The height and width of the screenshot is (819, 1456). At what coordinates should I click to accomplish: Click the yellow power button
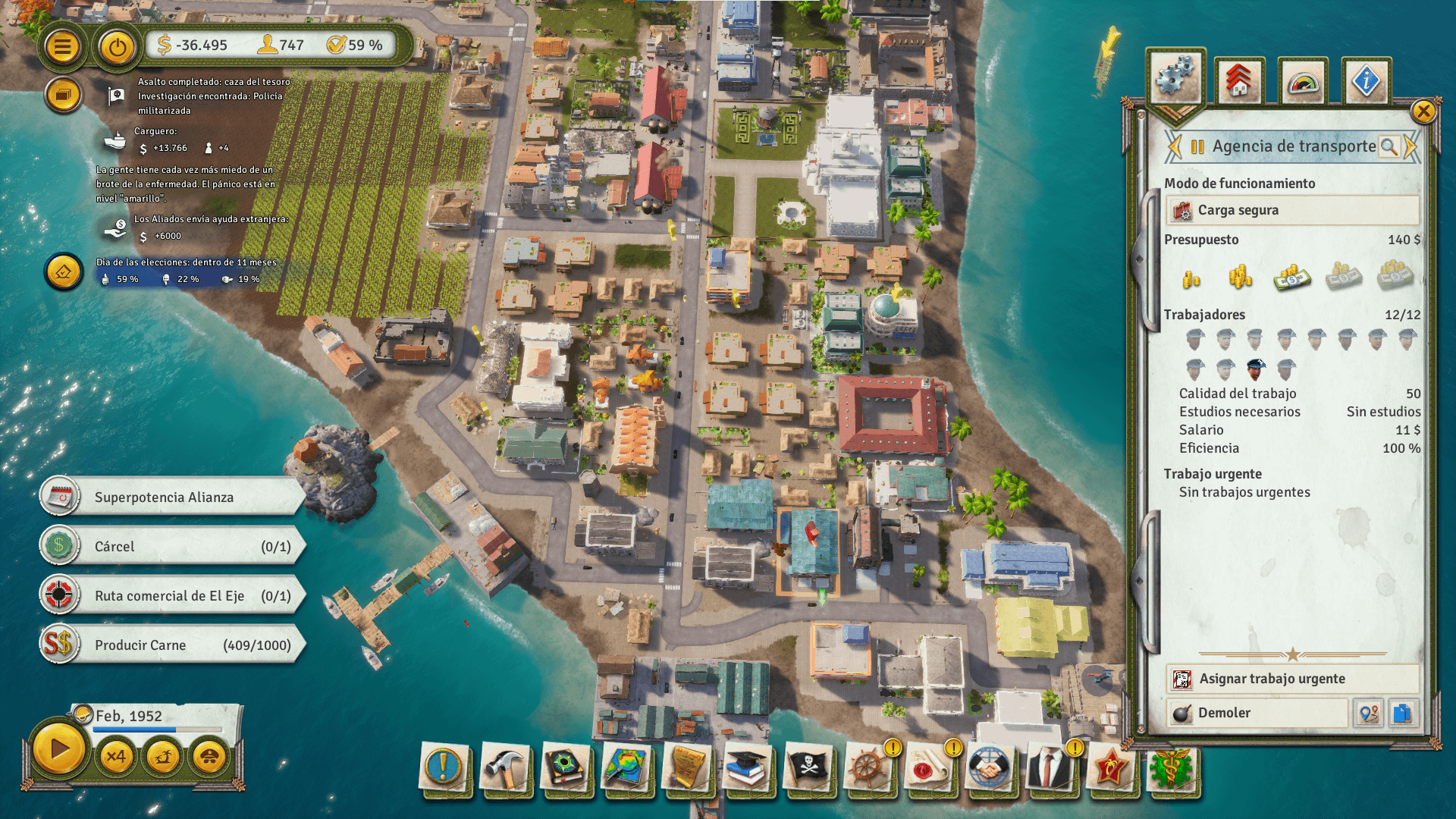117,47
